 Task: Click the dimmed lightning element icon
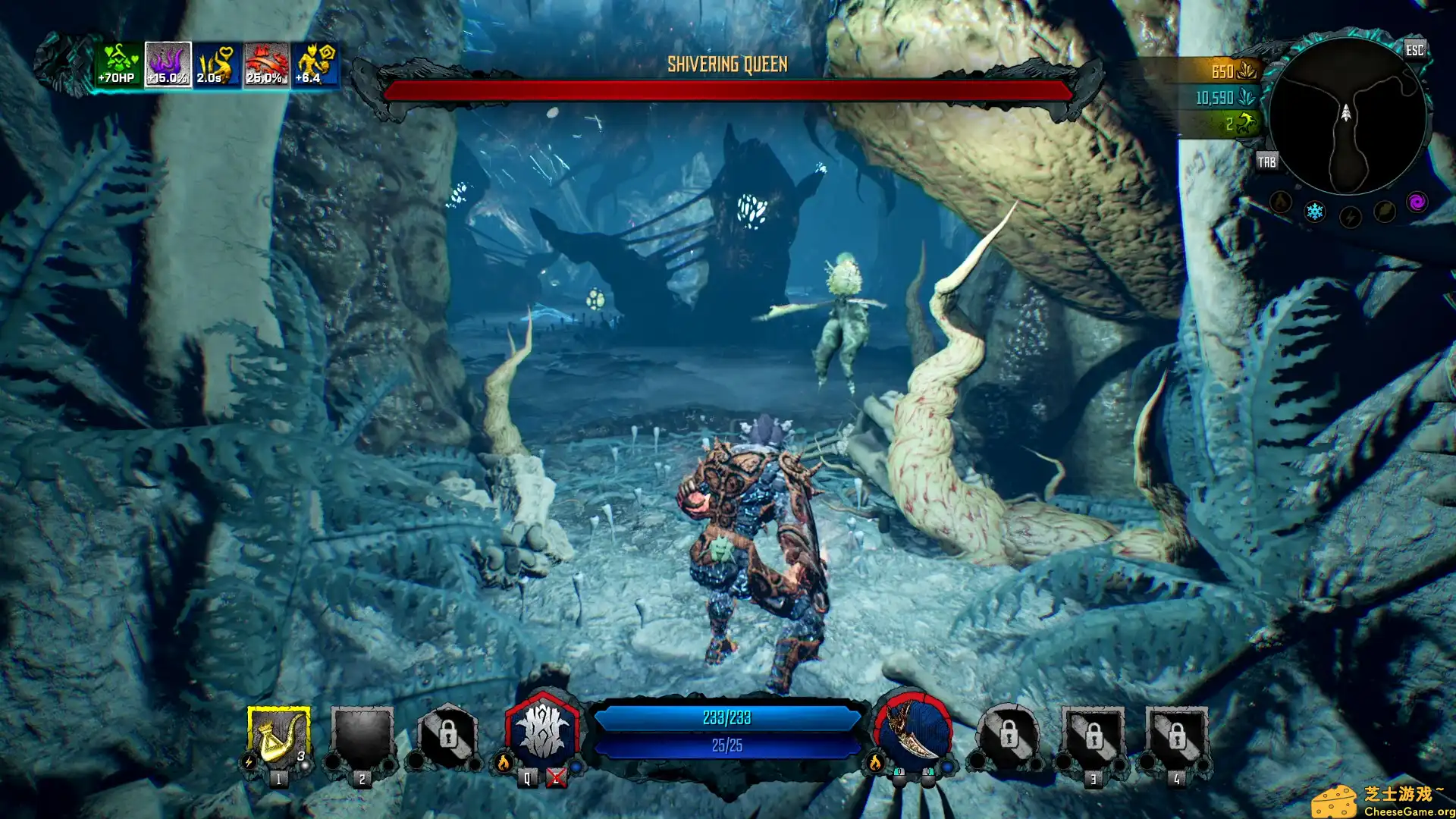pyautogui.click(x=1350, y=218)
